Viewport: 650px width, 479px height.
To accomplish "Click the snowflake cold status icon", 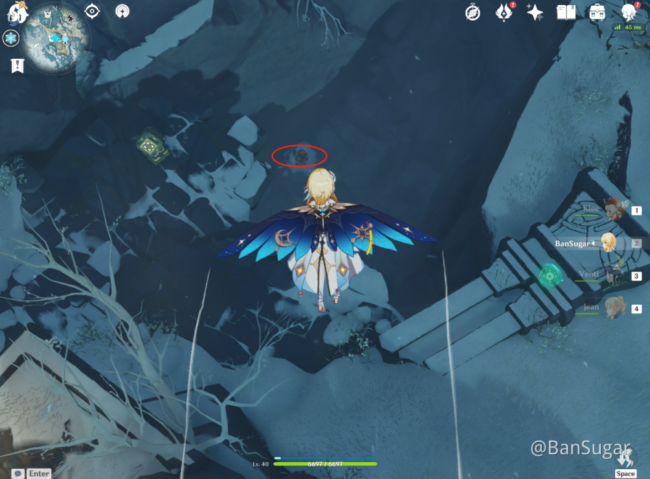I will pyautogui.click(x=12, y=37).
